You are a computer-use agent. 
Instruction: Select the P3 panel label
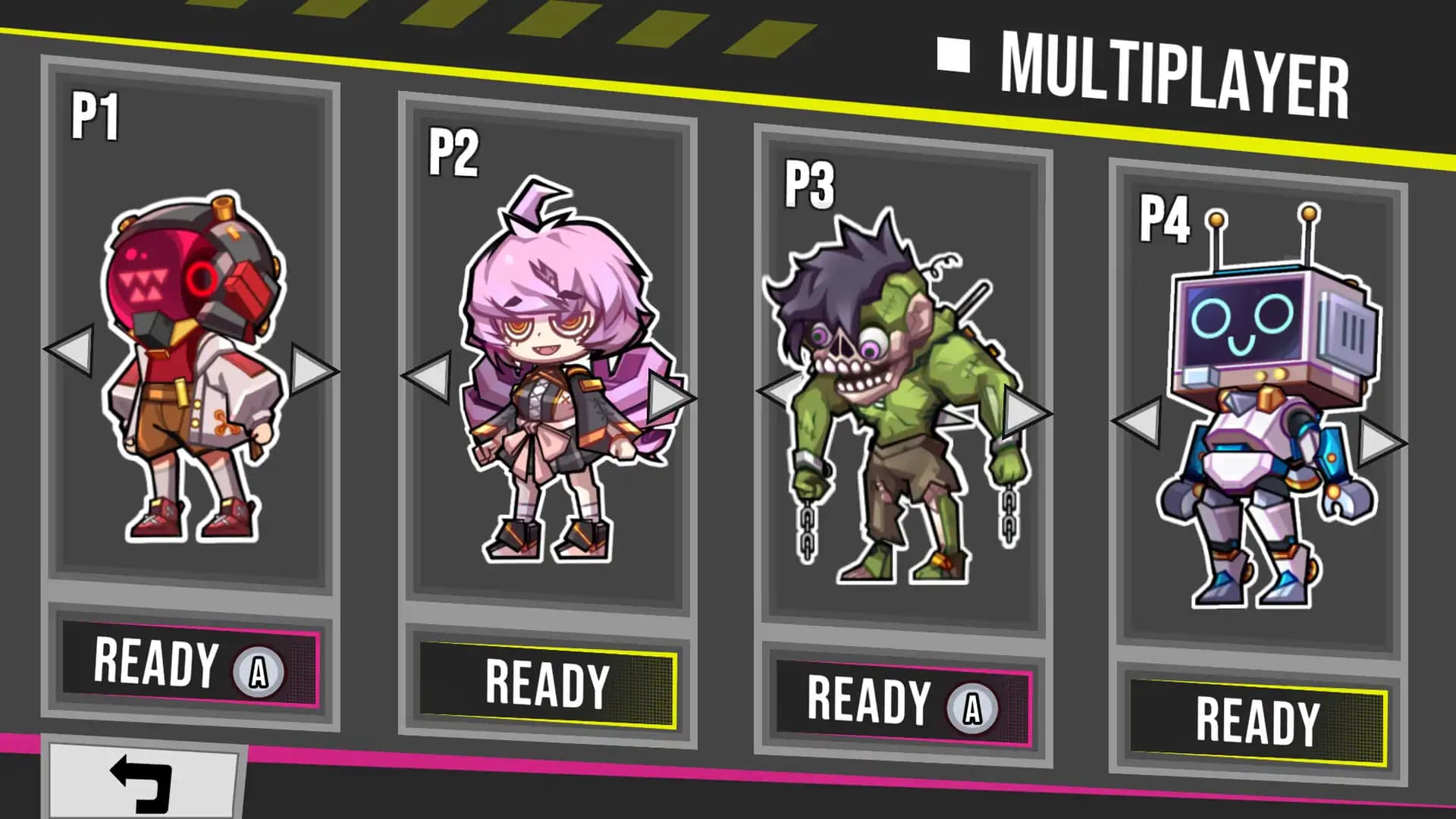pyautogui.click(x=810, y=182)
